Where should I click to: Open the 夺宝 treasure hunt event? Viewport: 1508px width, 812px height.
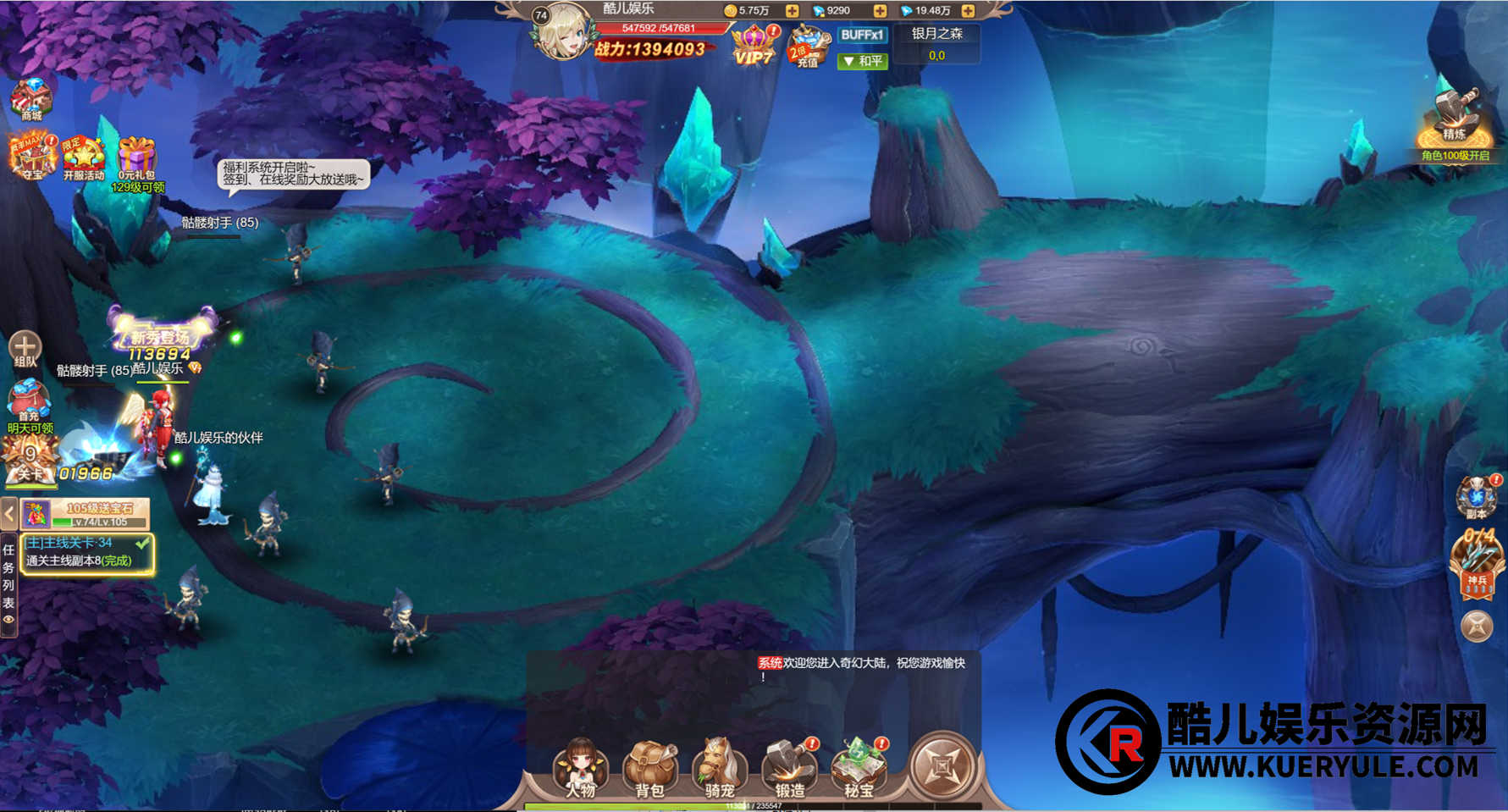pyautogui.click(x=31, y=156)
